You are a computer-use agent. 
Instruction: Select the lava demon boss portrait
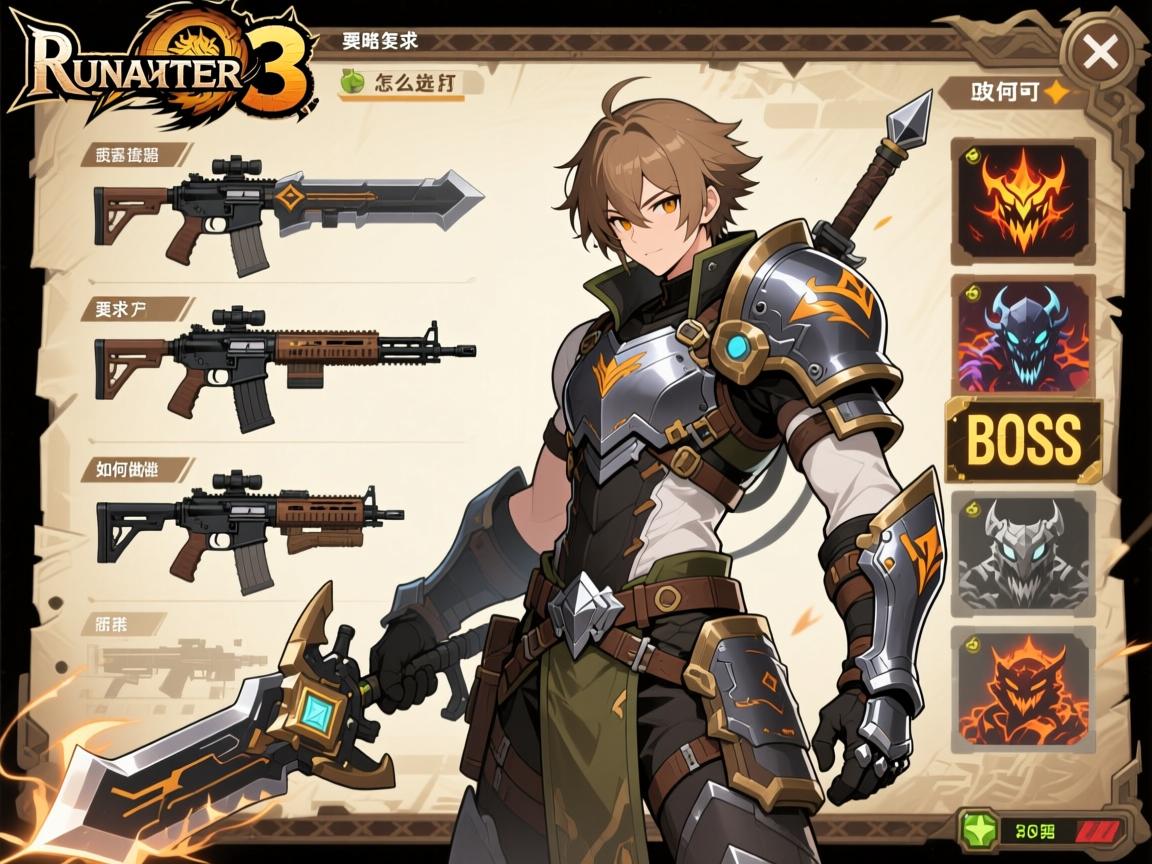pyautogui.click(x=1022, y=689)
